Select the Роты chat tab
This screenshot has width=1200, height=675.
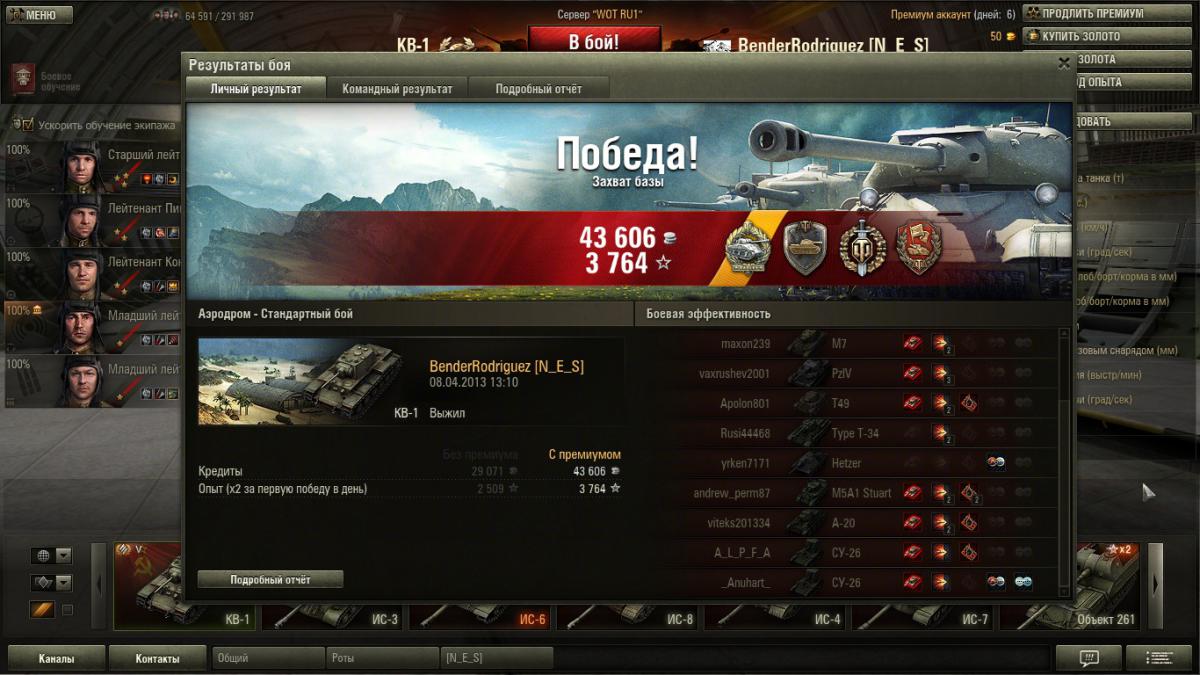pyautogui.click(x=381, y=658)
